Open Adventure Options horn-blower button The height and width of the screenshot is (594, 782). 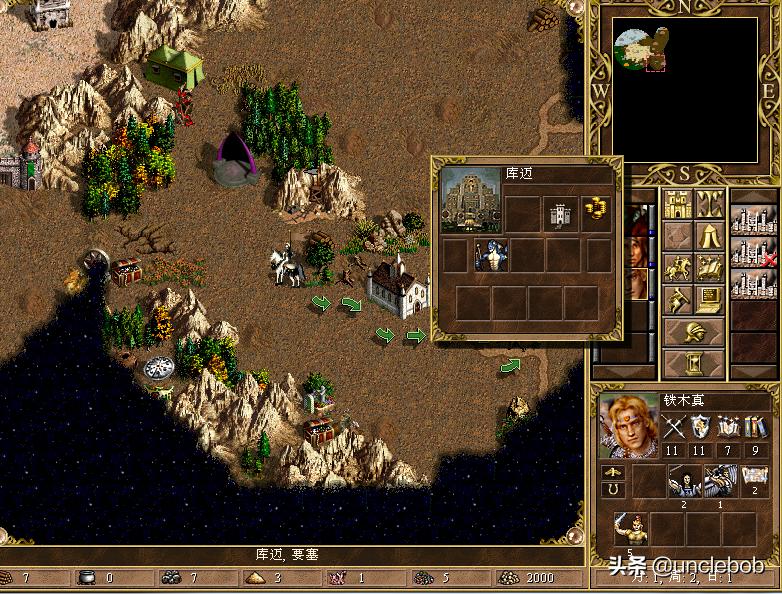pos(678,299)
